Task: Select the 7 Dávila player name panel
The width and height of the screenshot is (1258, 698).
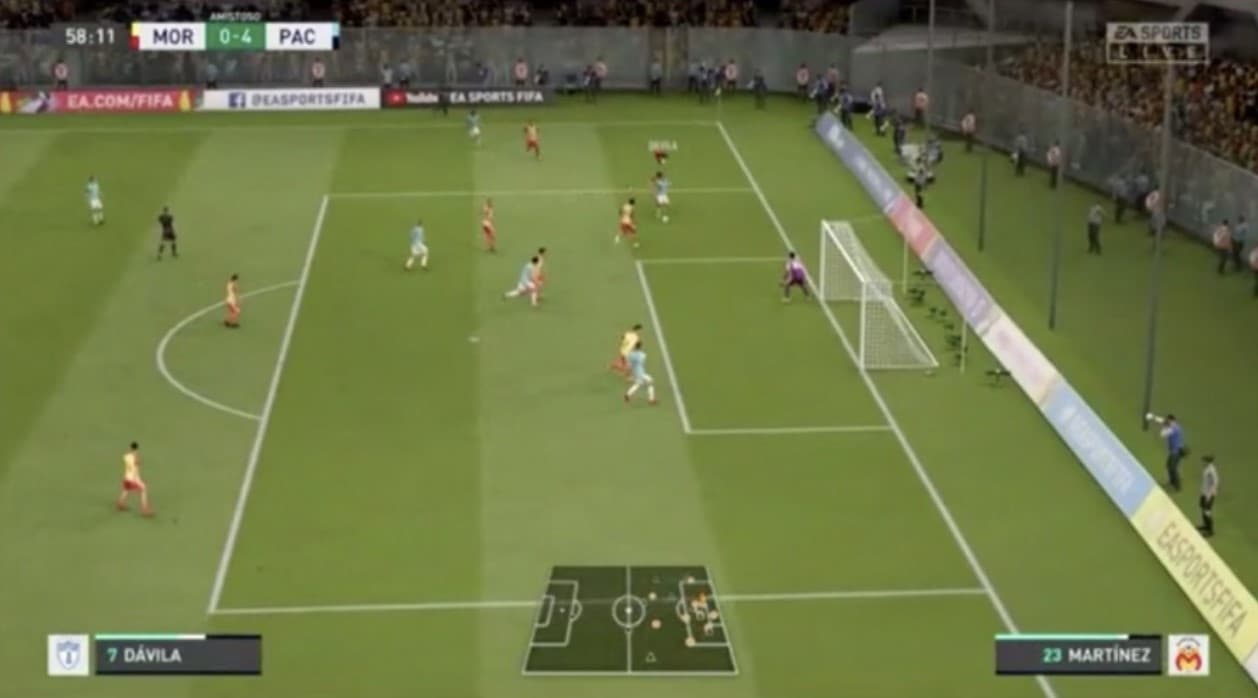Action: coord(177,656)
